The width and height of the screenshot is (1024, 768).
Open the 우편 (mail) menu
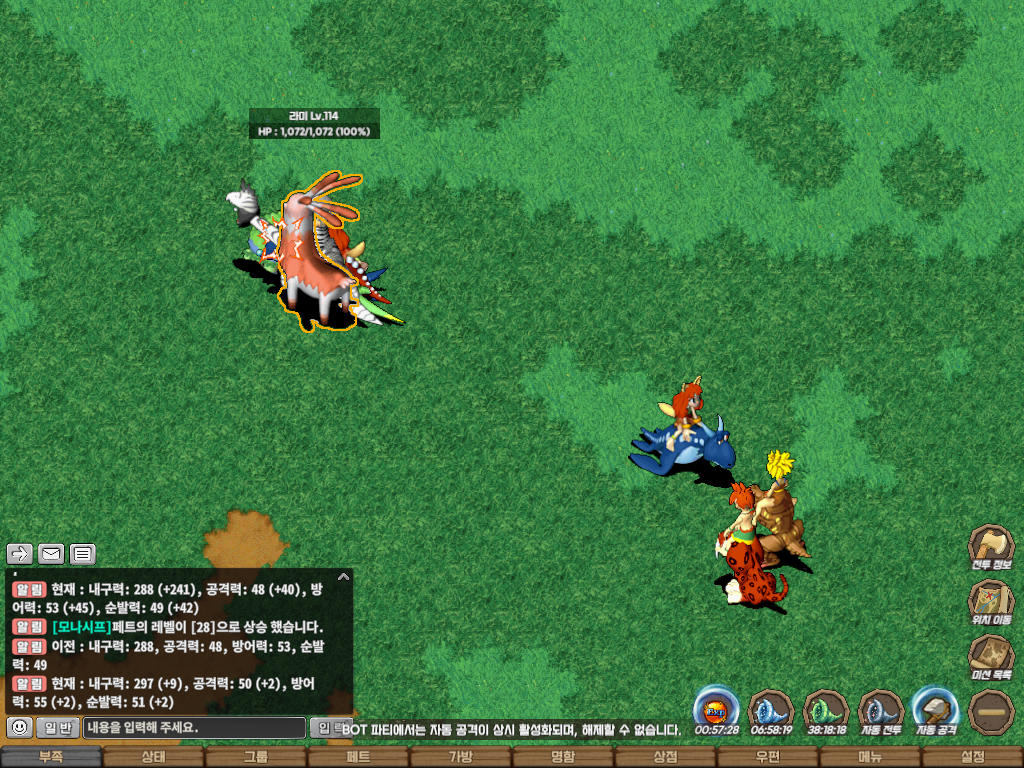[767, 757]
